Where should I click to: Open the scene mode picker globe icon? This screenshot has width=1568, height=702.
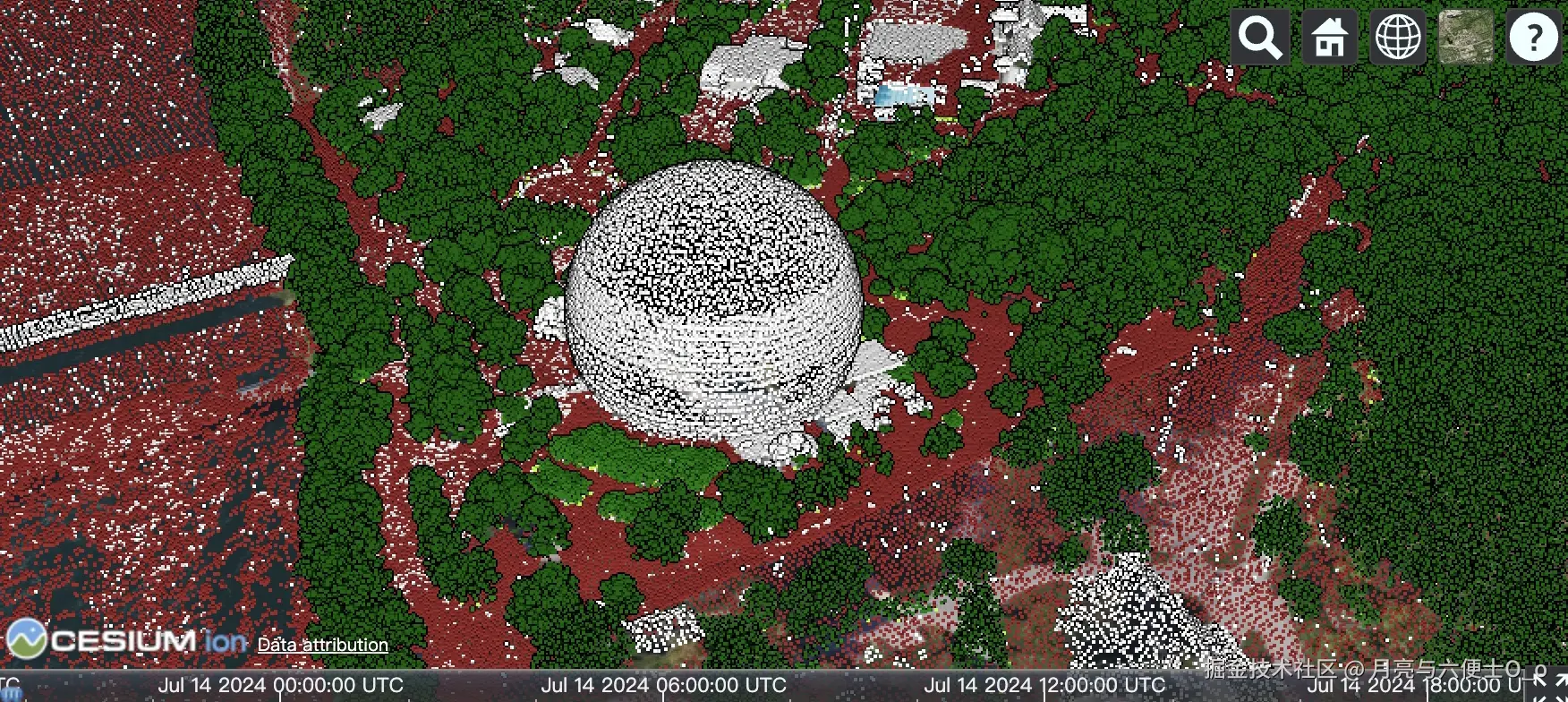coord(1397,38)
